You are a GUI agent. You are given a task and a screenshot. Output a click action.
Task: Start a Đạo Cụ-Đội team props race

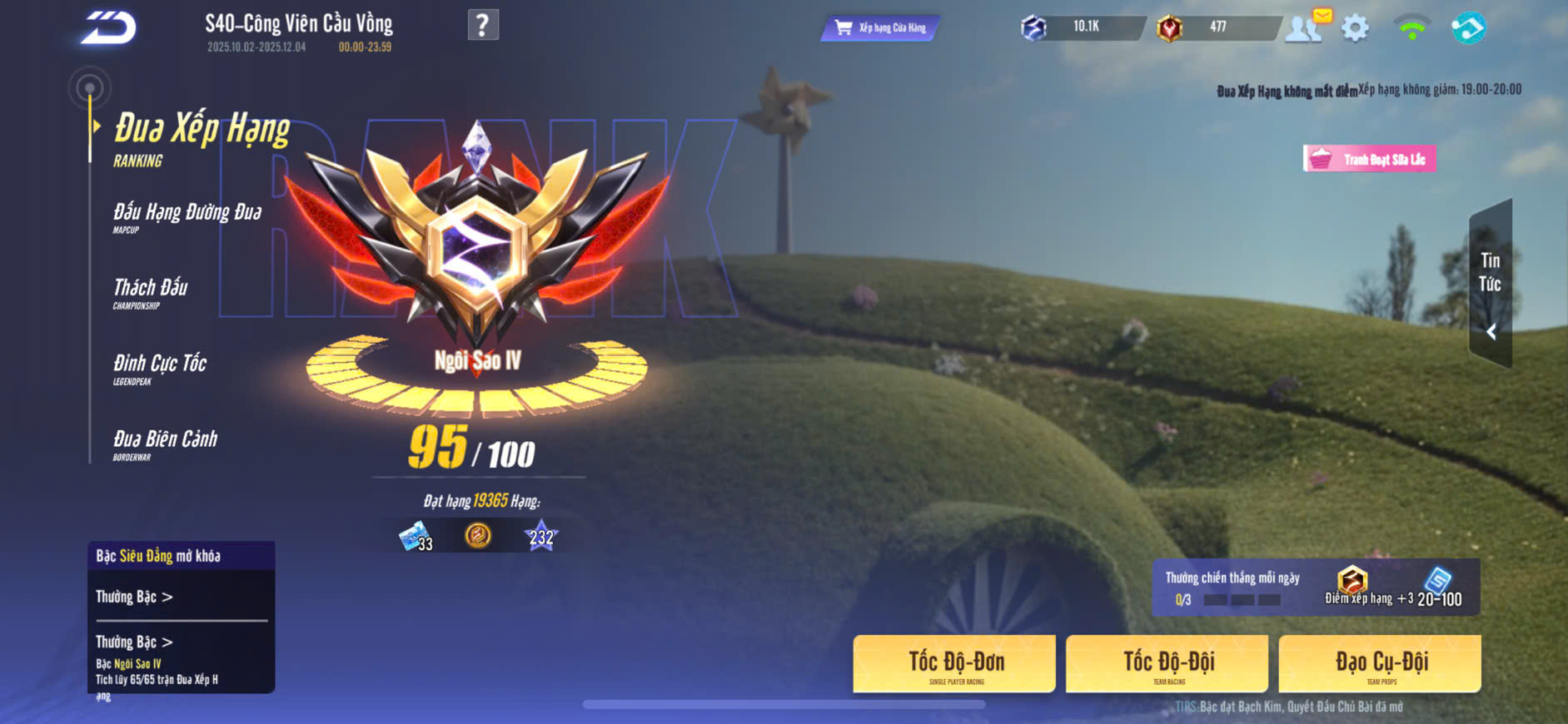[1380, 663]
